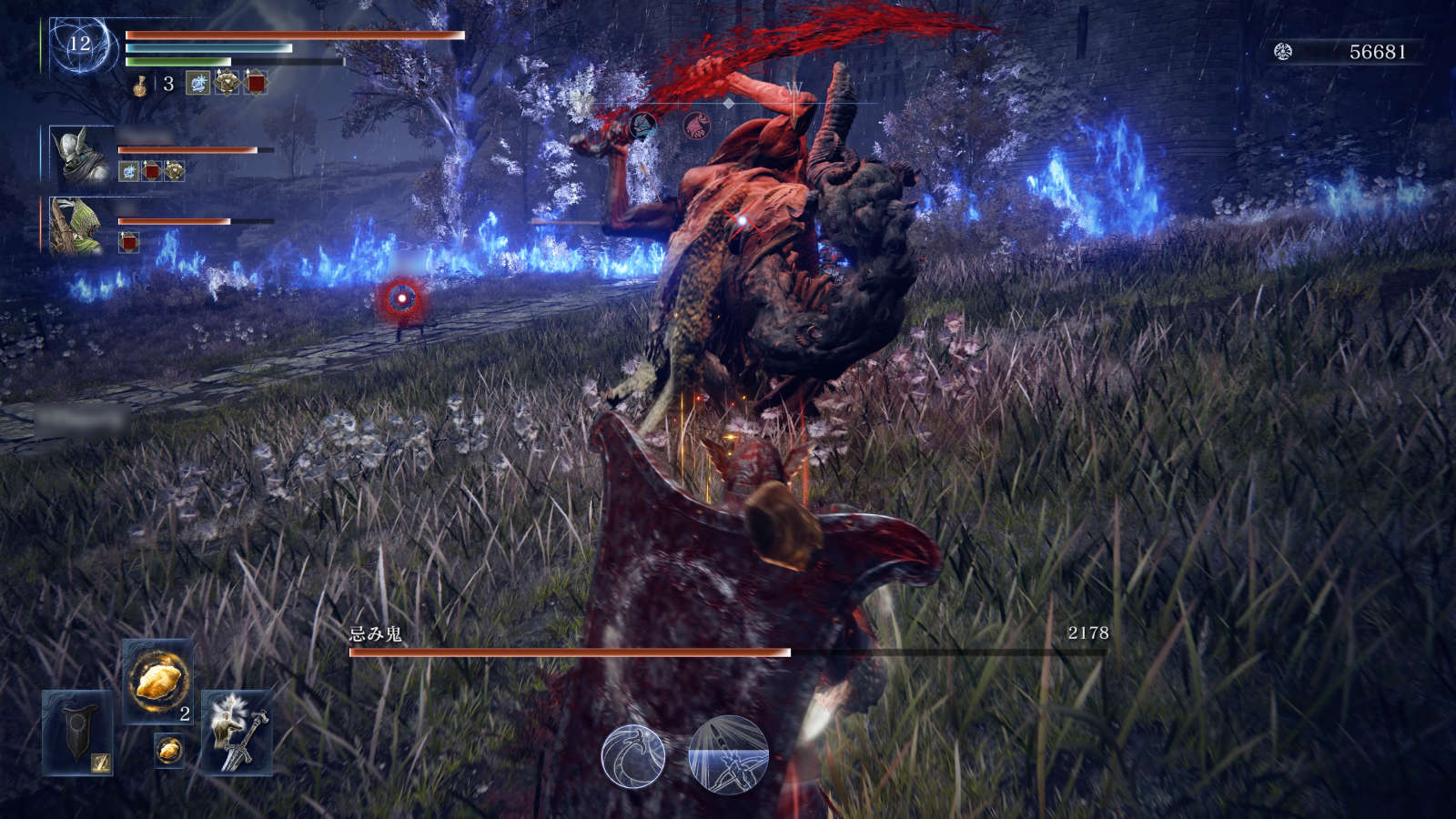Use the golden nugget item with count 2
1456x819 pixels.
pyautogui.click(x=157, y=681)
